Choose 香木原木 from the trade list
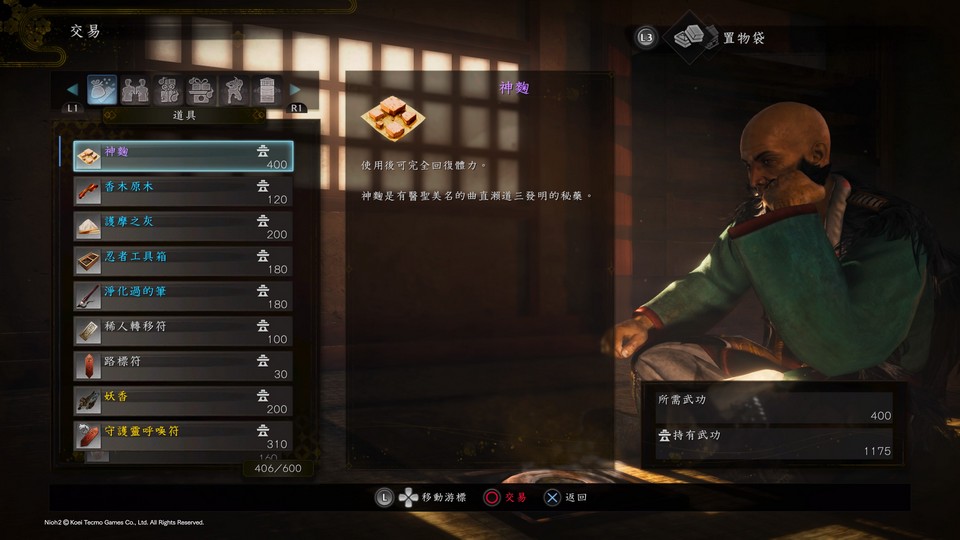 pos(182,192)
